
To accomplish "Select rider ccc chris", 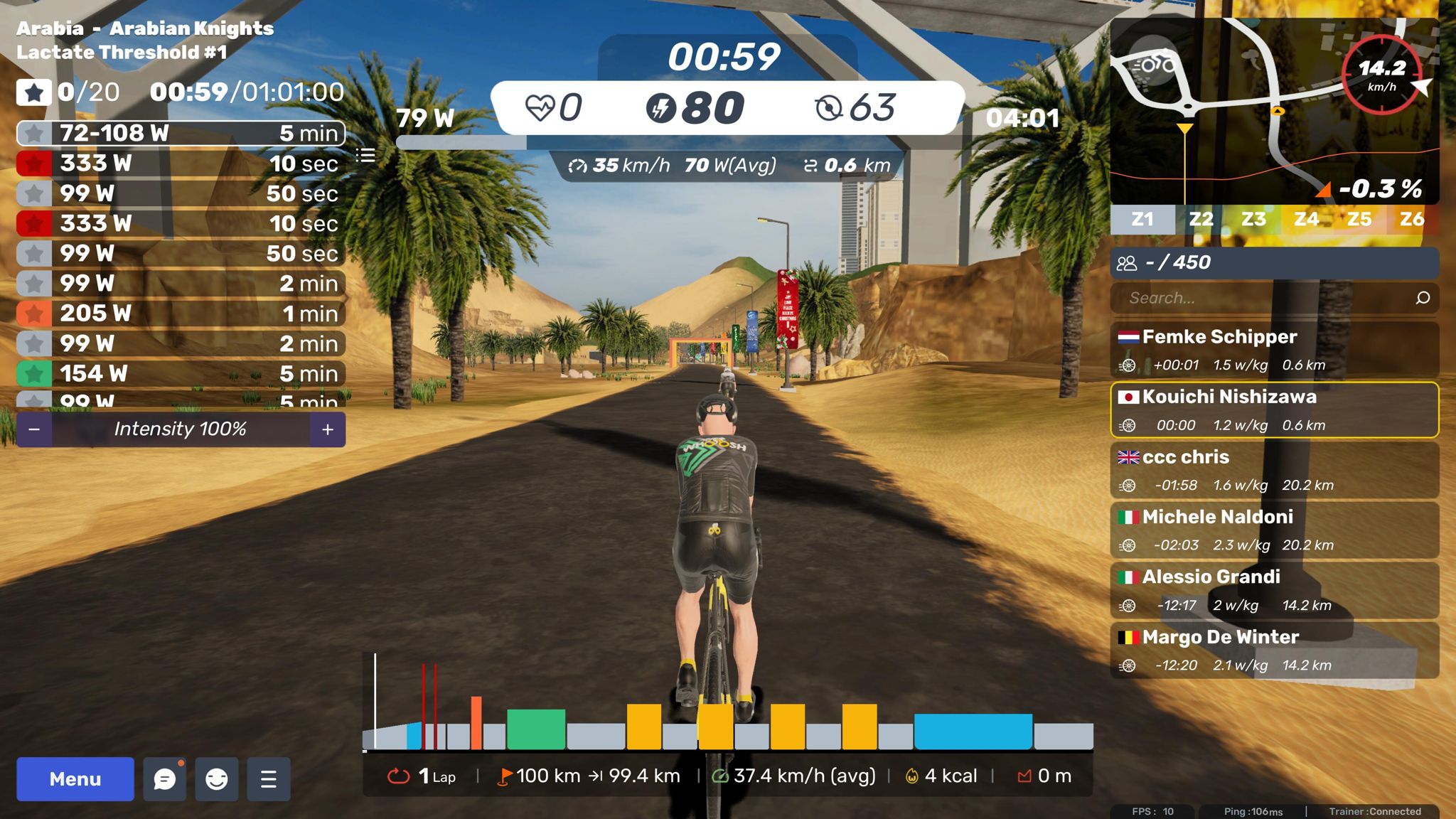I will point(1274,470).
